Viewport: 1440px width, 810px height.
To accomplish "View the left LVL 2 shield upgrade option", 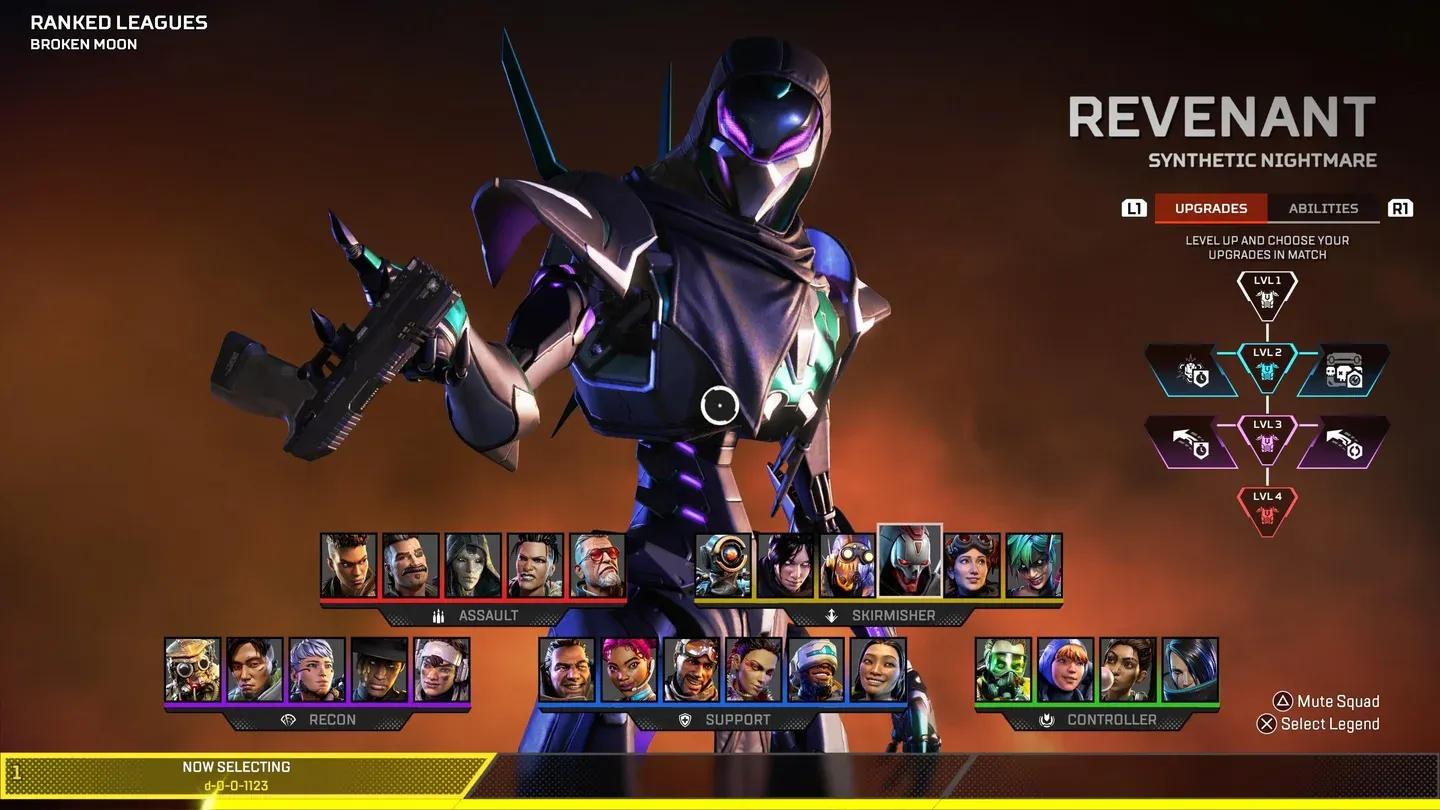I will tap(1192, 370).
